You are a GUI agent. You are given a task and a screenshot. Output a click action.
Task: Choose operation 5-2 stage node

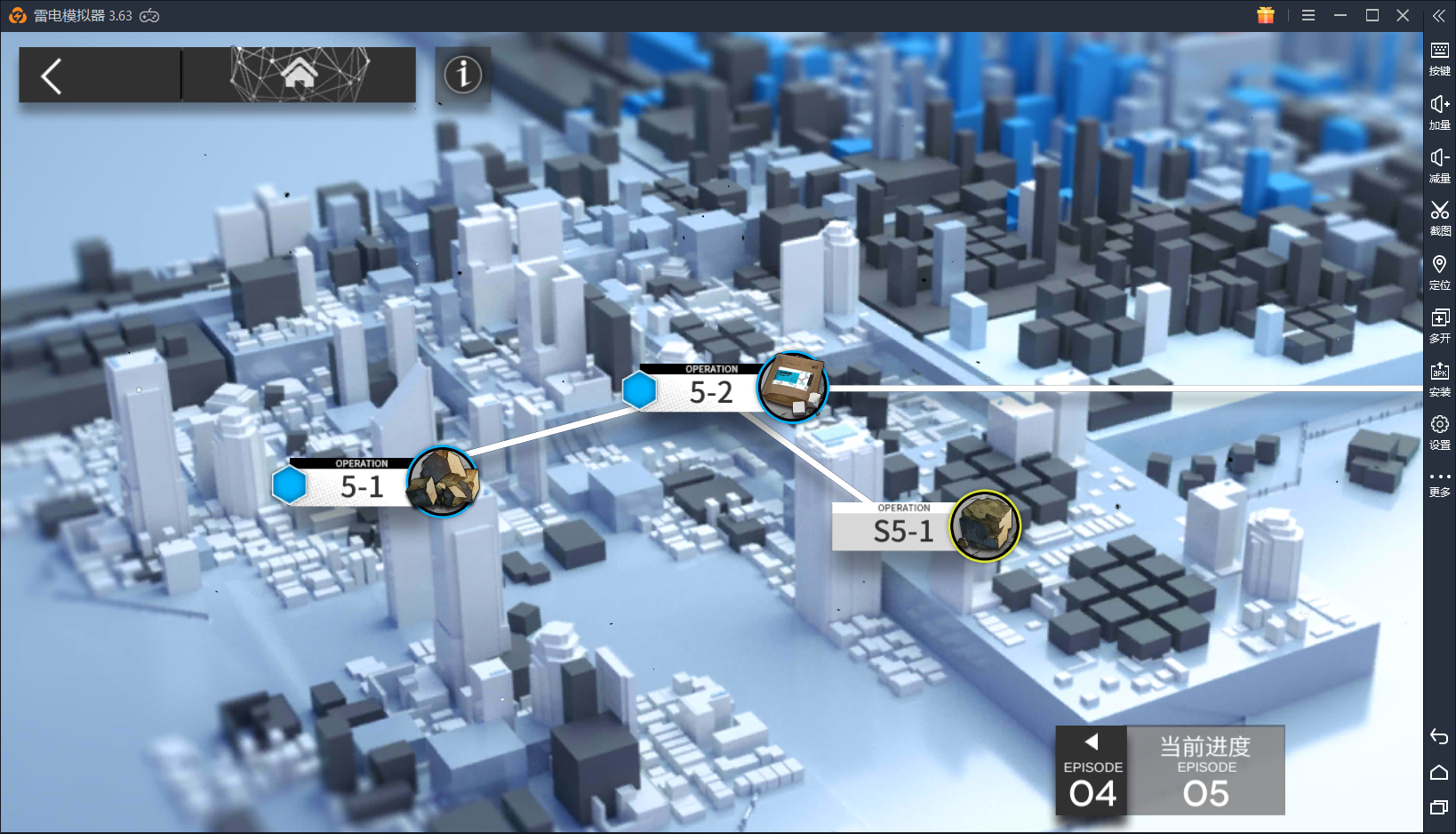point(711,391)
